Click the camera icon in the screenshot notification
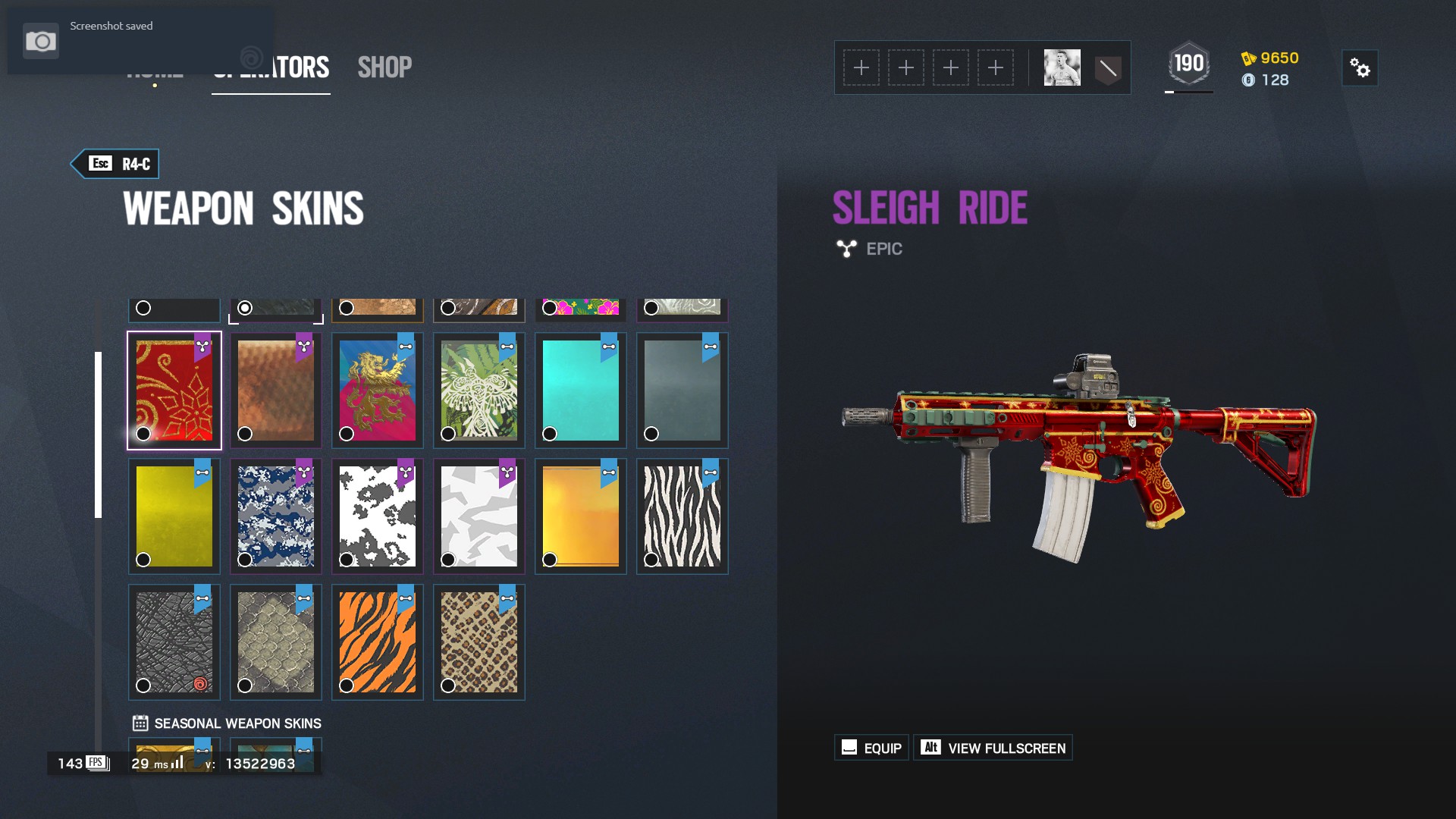The image size is (1456, 819). coord(42,41)
